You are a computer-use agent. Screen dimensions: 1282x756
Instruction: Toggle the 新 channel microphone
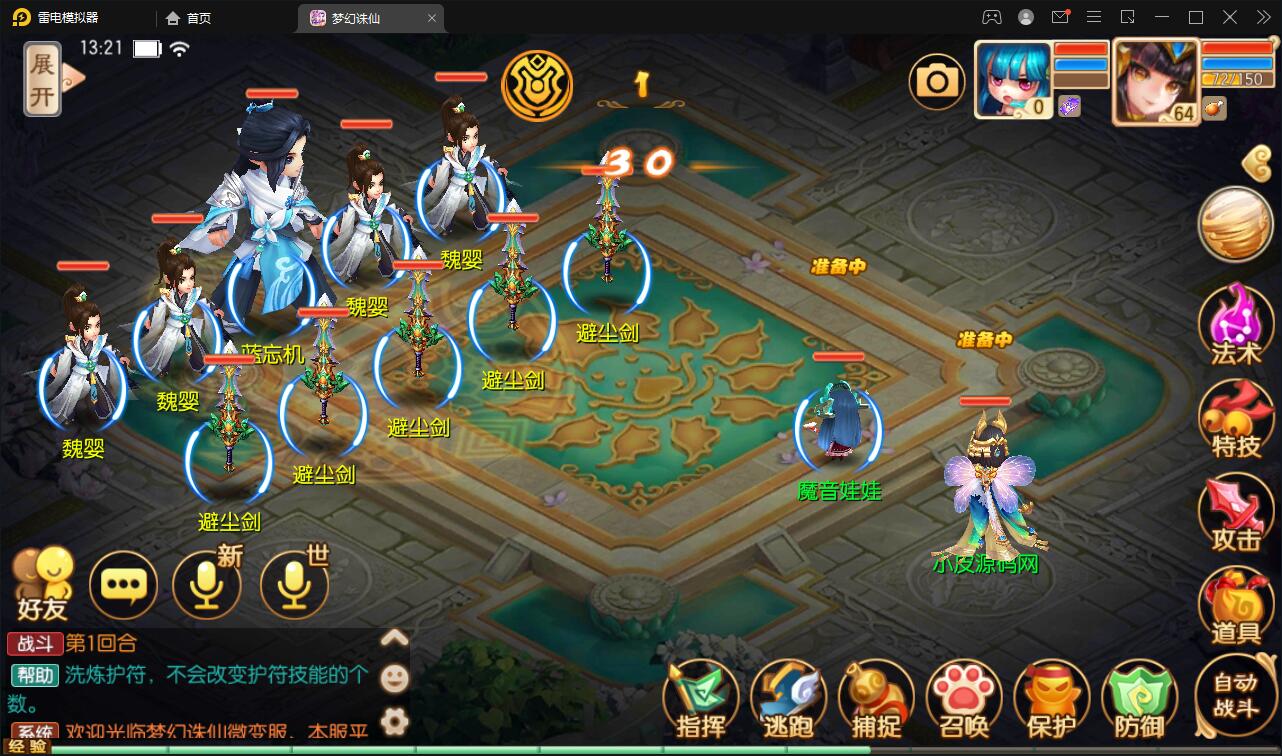coord(207,585)
